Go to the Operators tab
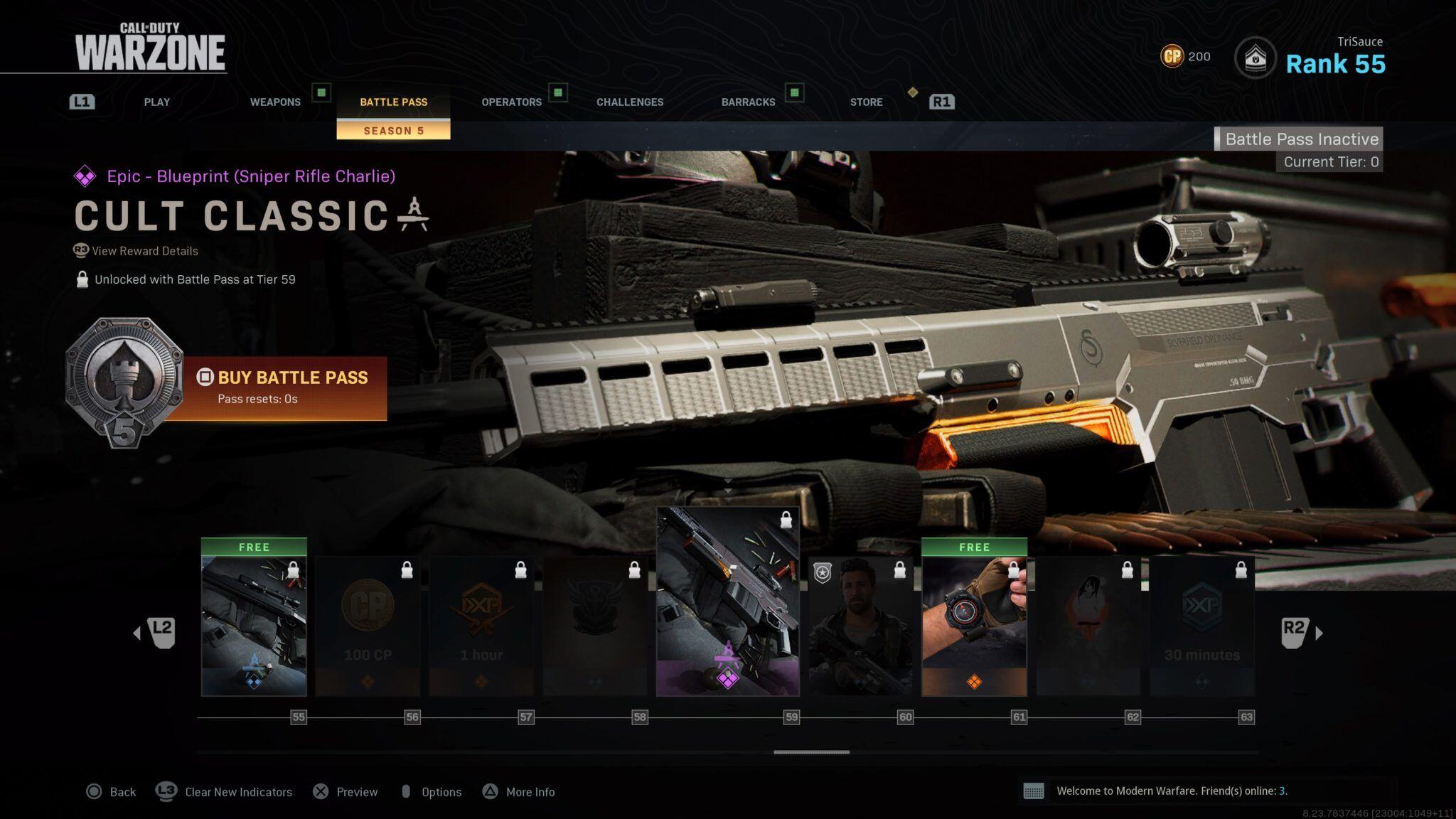 click(x=511, y=102)
